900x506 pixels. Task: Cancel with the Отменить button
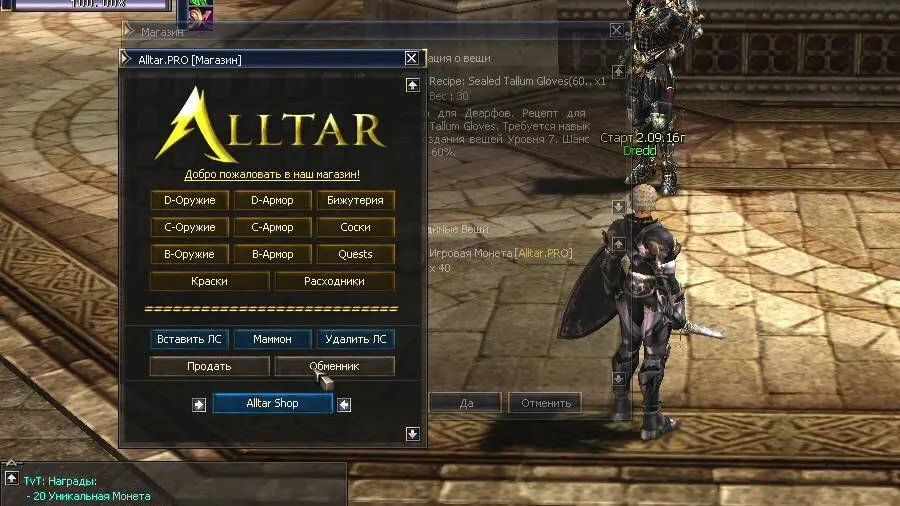coord(545,403)
